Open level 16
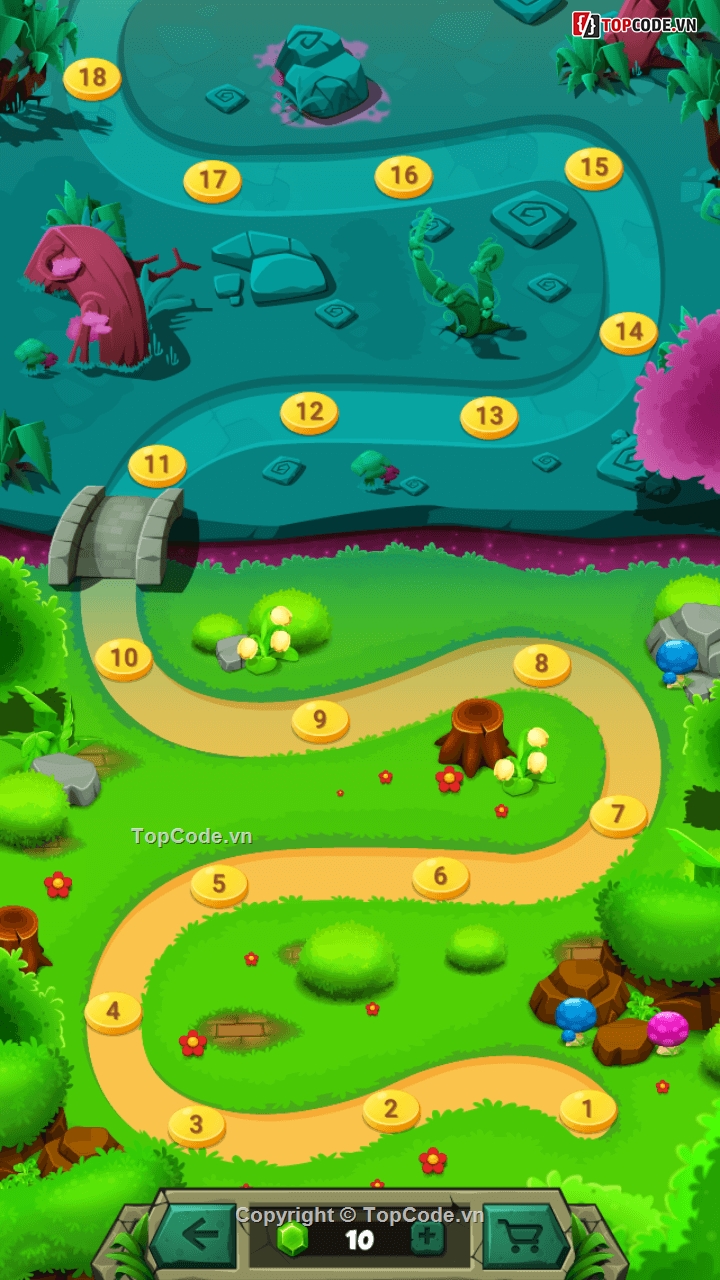This screenshot has height=1280, width=720. click(403, 176)
